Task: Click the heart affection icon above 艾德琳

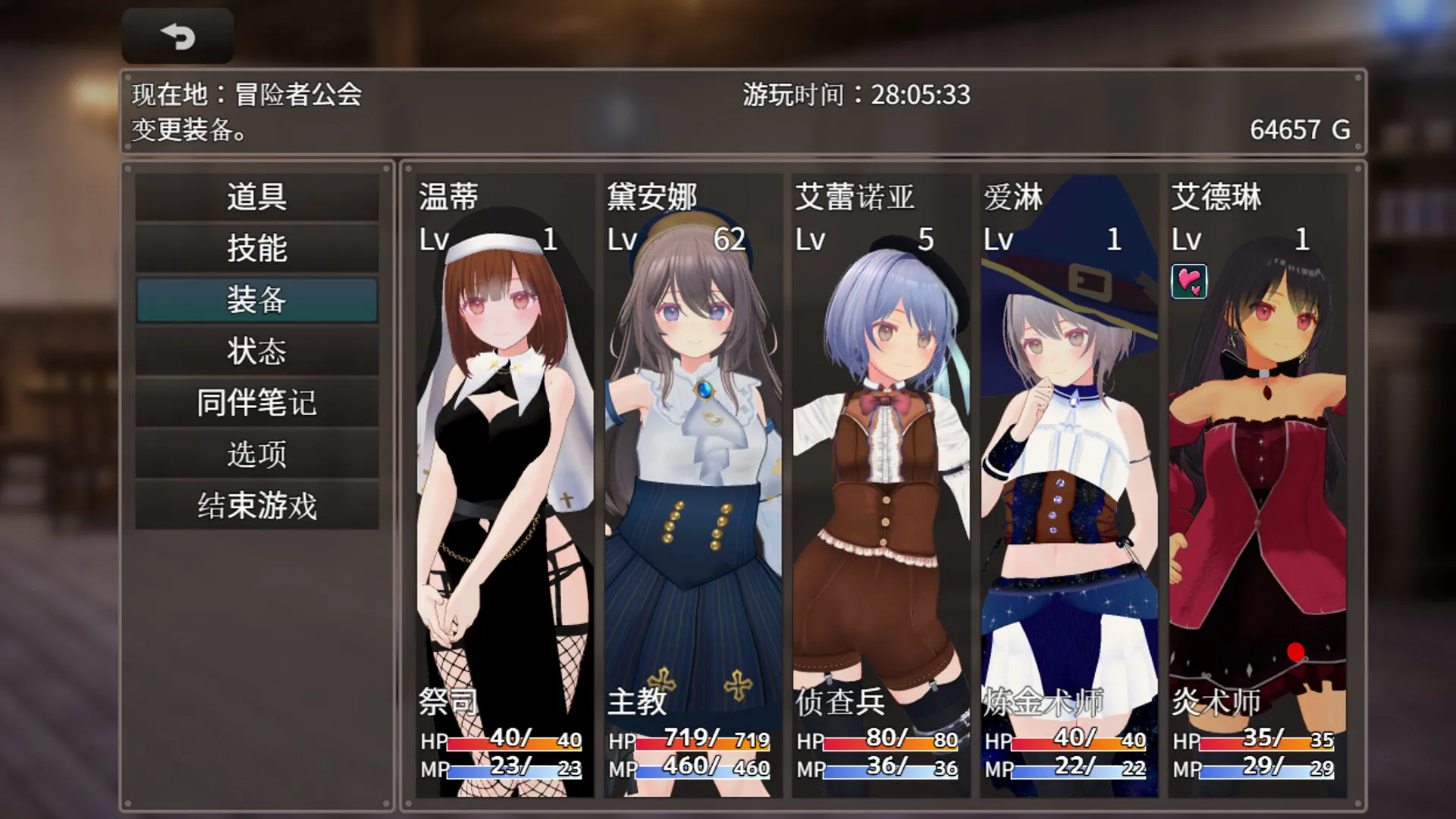Action: point(1189,283)
